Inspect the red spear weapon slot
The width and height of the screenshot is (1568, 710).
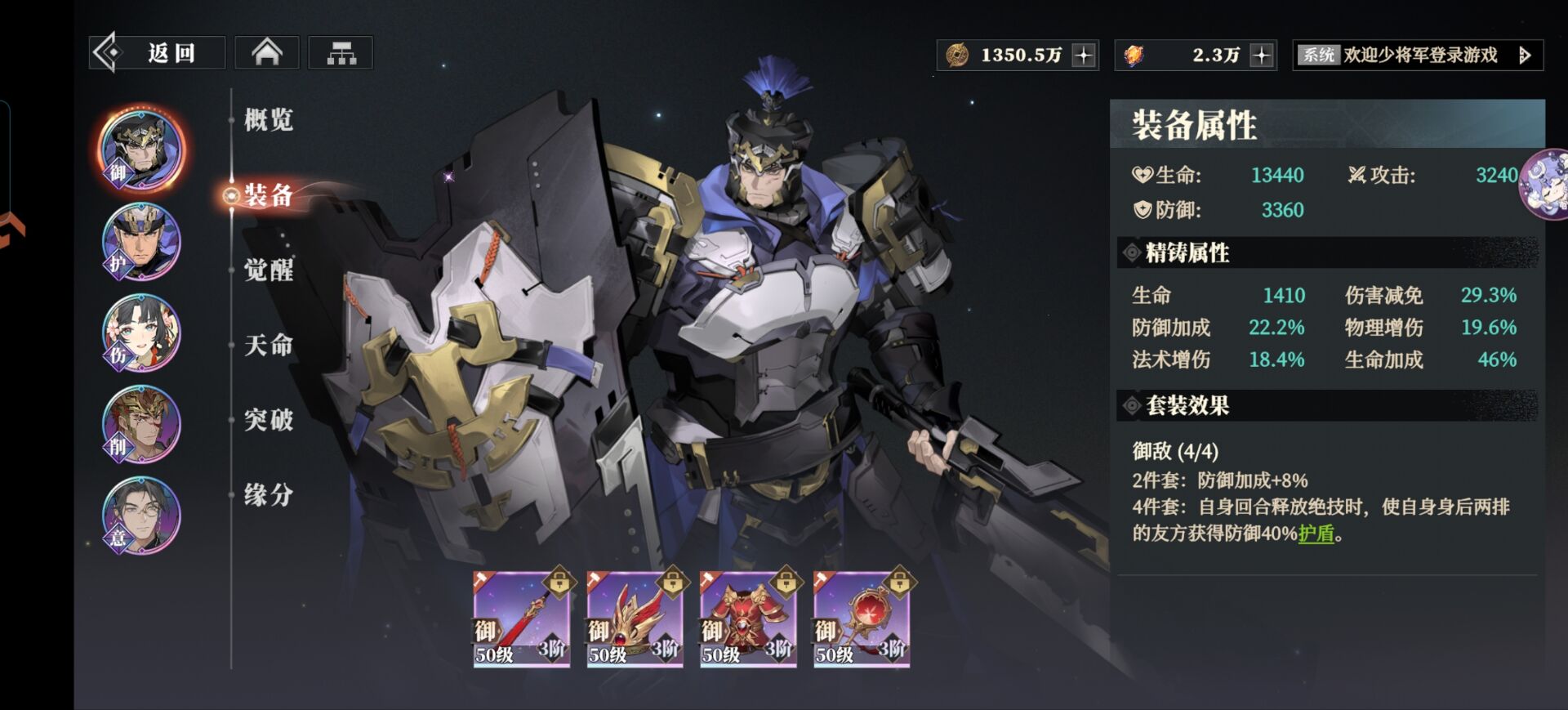coord(521,619)
